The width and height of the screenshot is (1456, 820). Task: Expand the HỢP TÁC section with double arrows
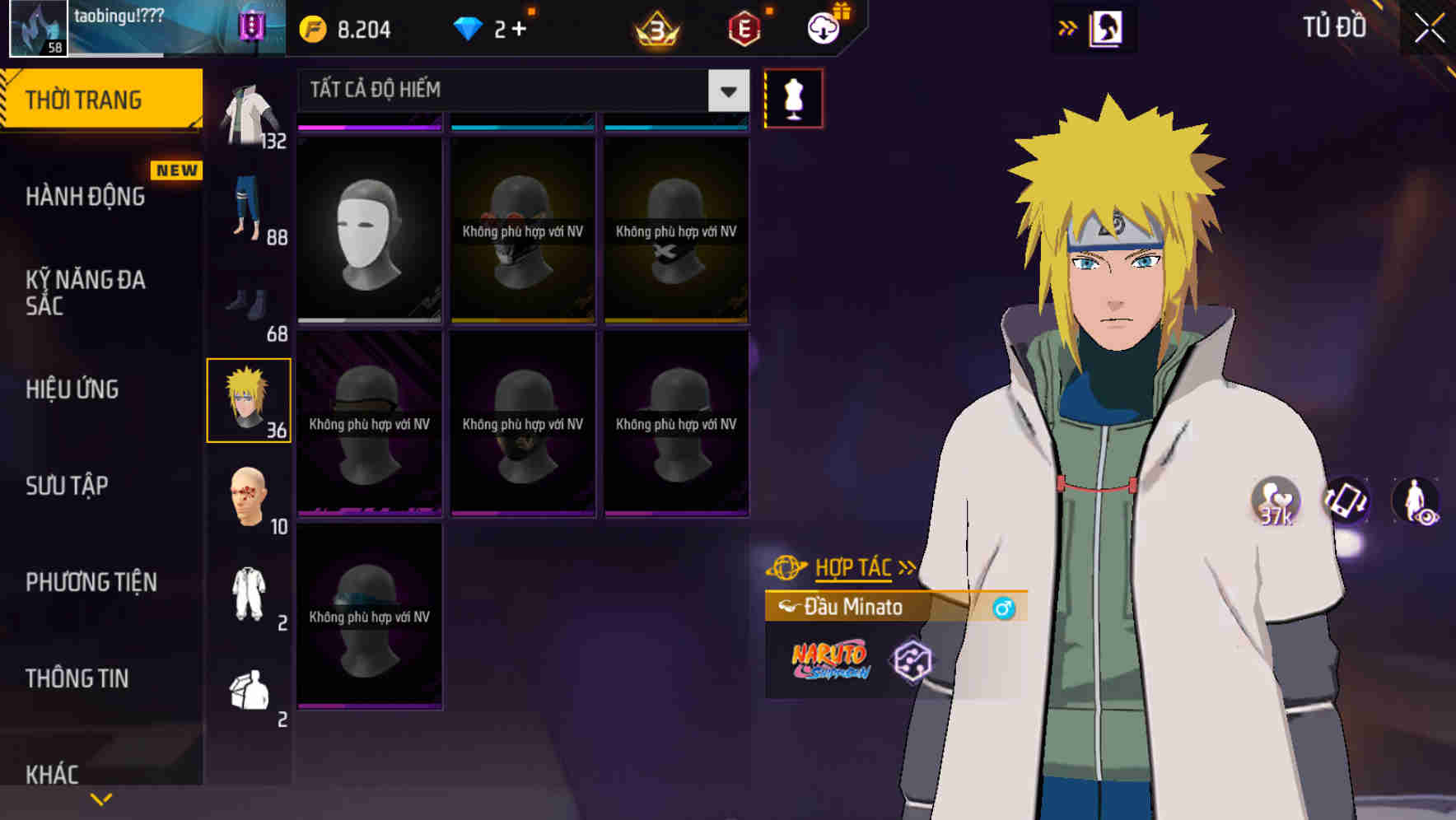pos(908,566)
